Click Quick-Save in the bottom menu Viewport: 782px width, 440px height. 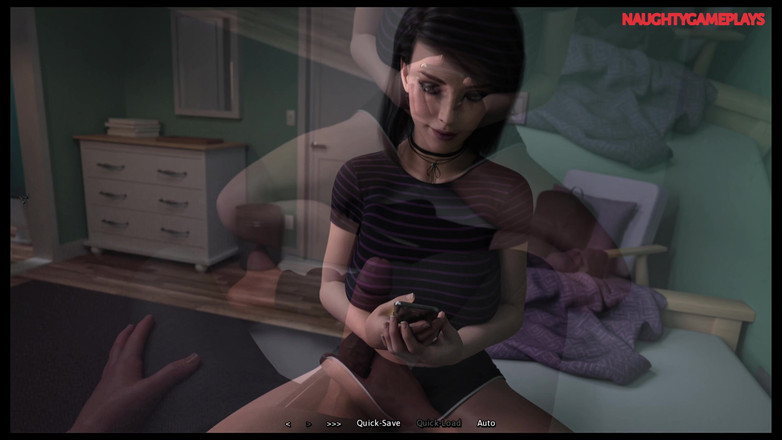(x=378, y=423)
